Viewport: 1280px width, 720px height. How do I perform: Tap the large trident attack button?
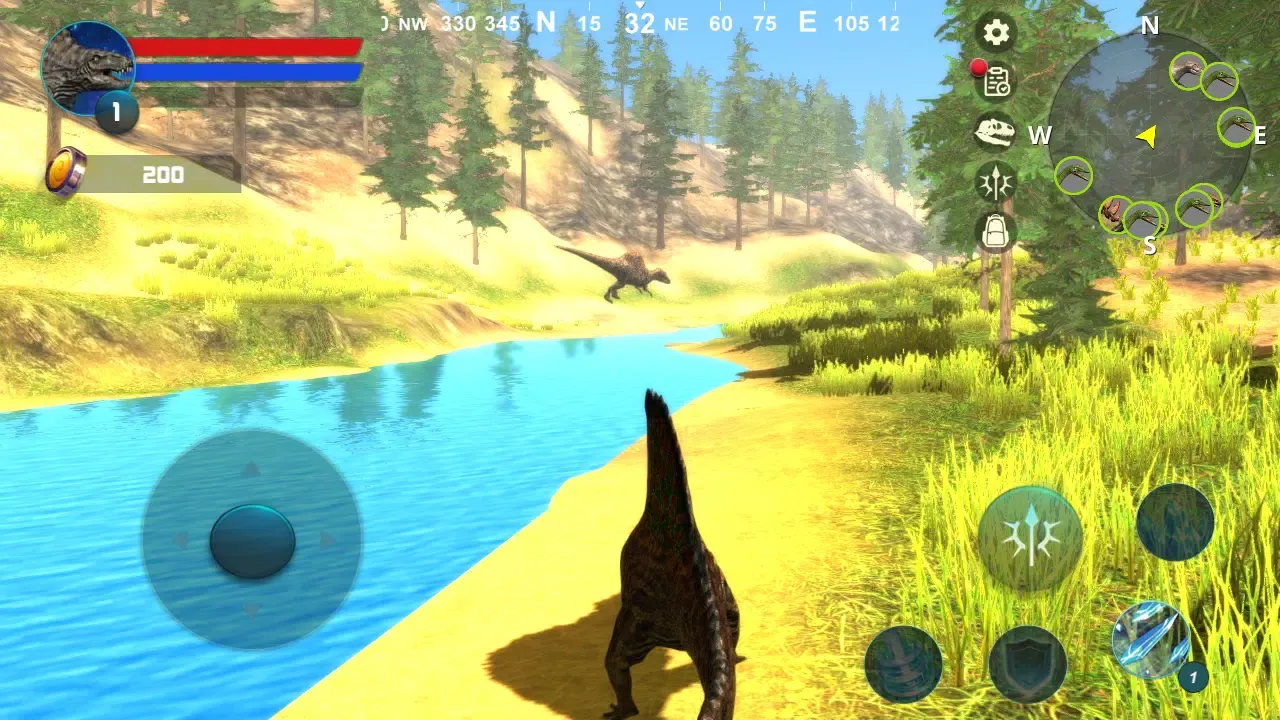(x=1030, y=533)
